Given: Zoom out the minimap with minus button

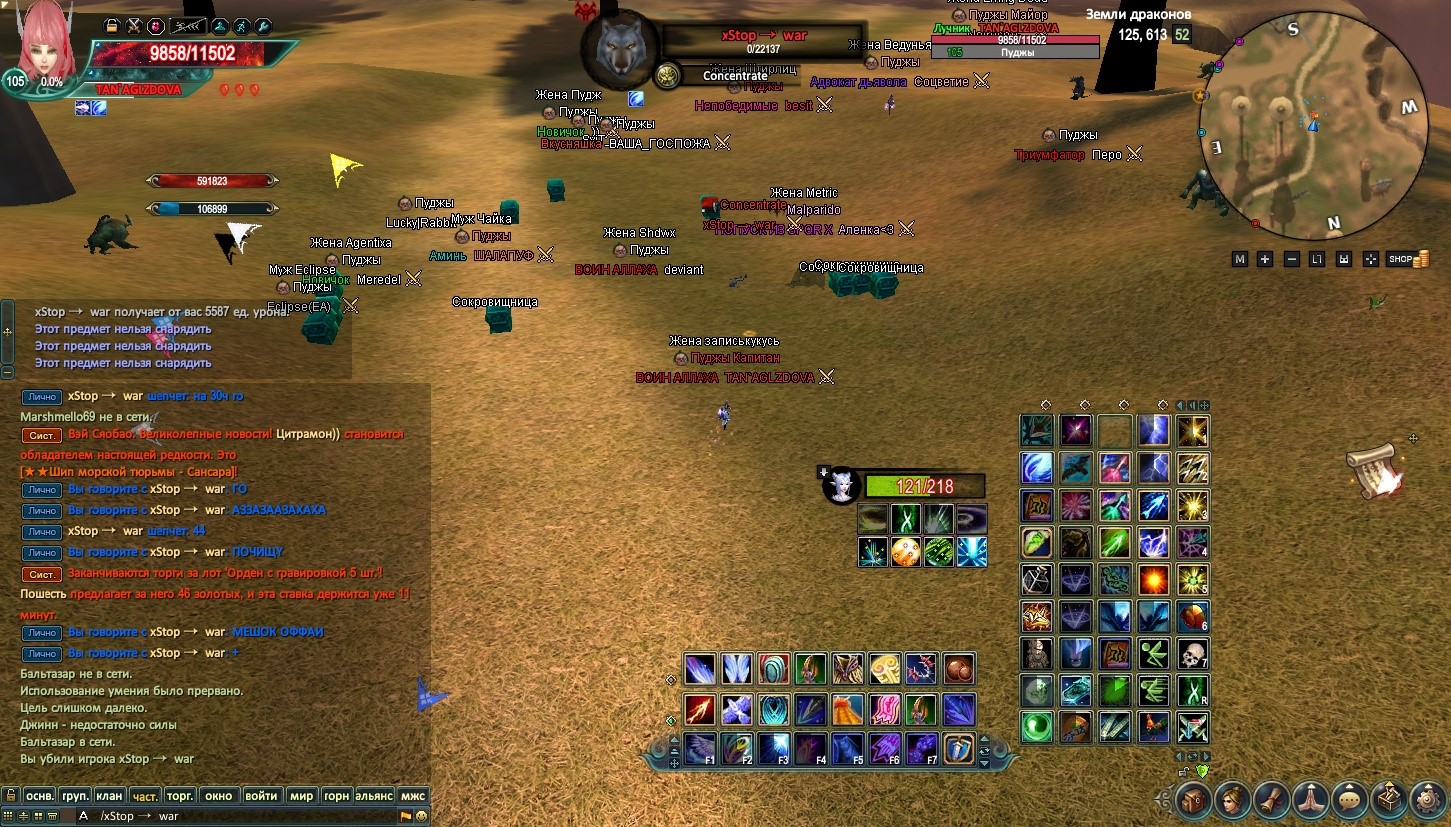Looking at the screenshot, I should point(1291,259).
